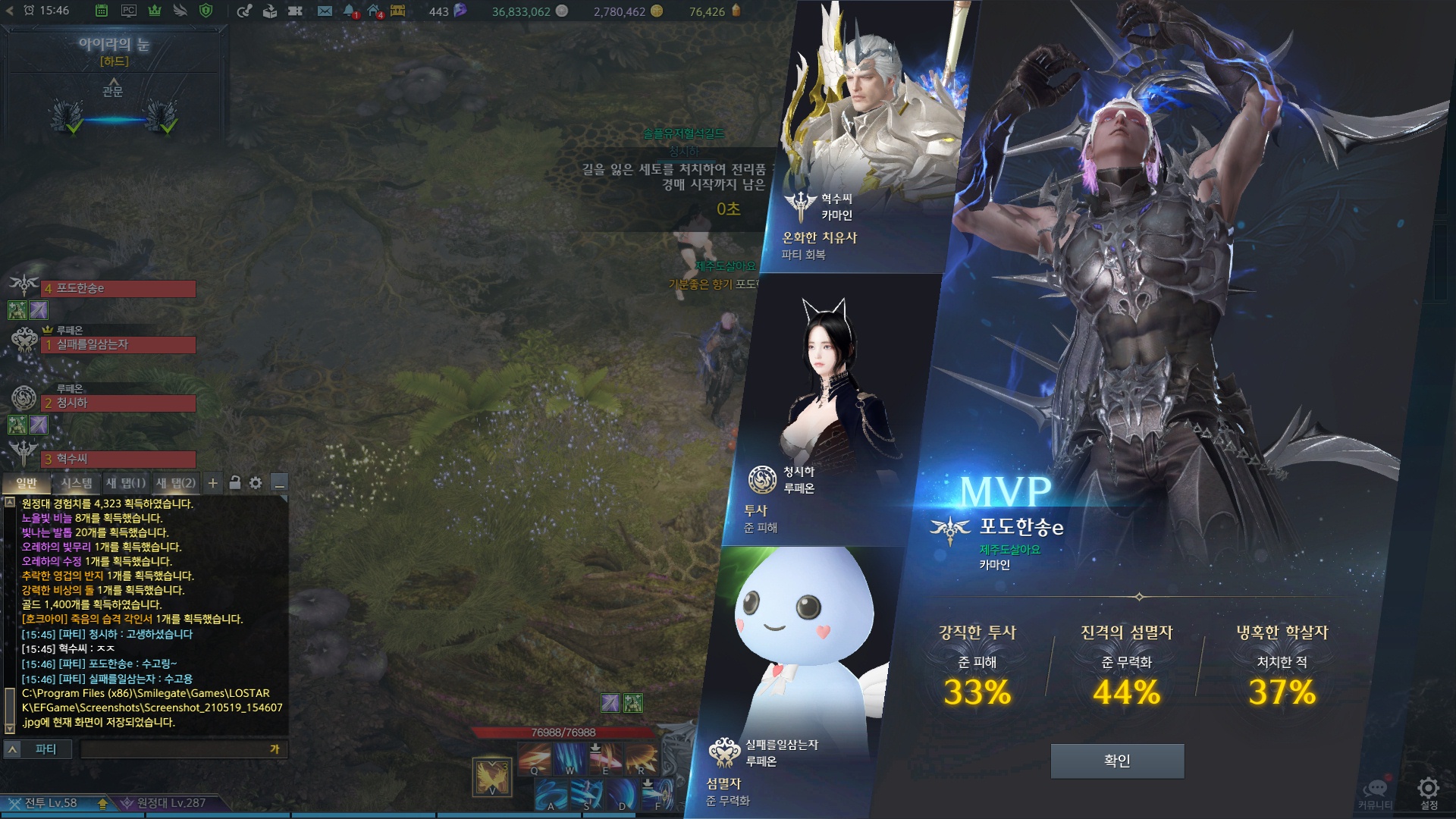
Task: Confirm the MVP results with 확인
Action: pos(1117,761)
